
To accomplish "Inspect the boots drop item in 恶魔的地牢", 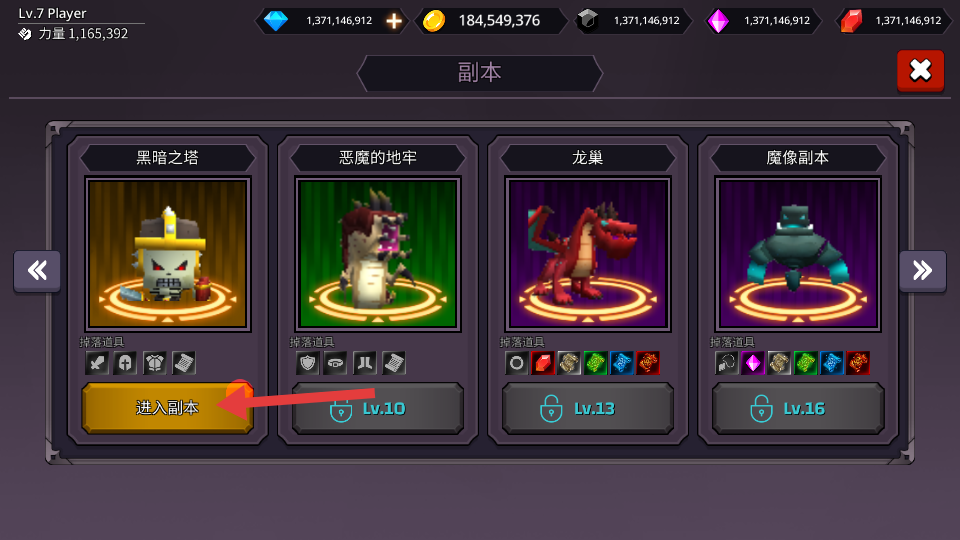I will (x=364, y=363).
